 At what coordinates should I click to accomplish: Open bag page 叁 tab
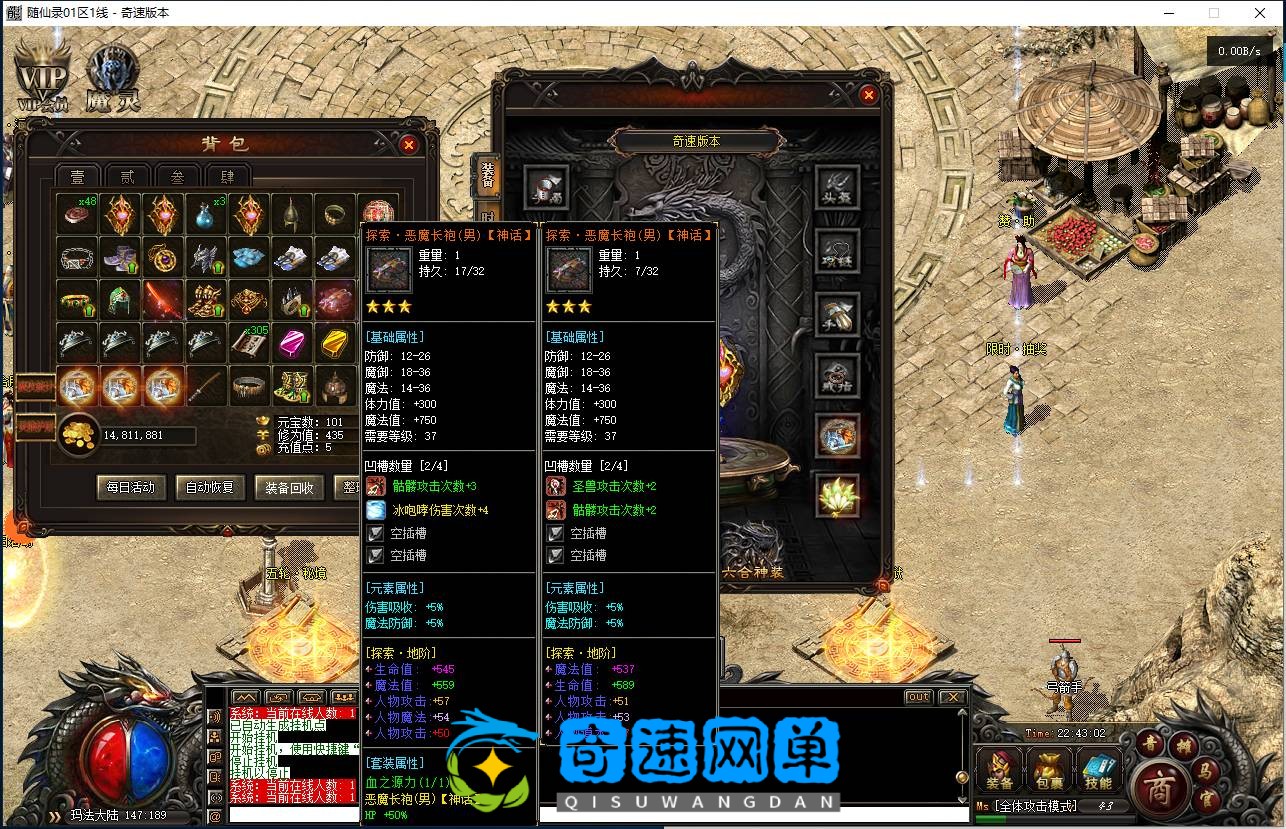click(177, 177)
